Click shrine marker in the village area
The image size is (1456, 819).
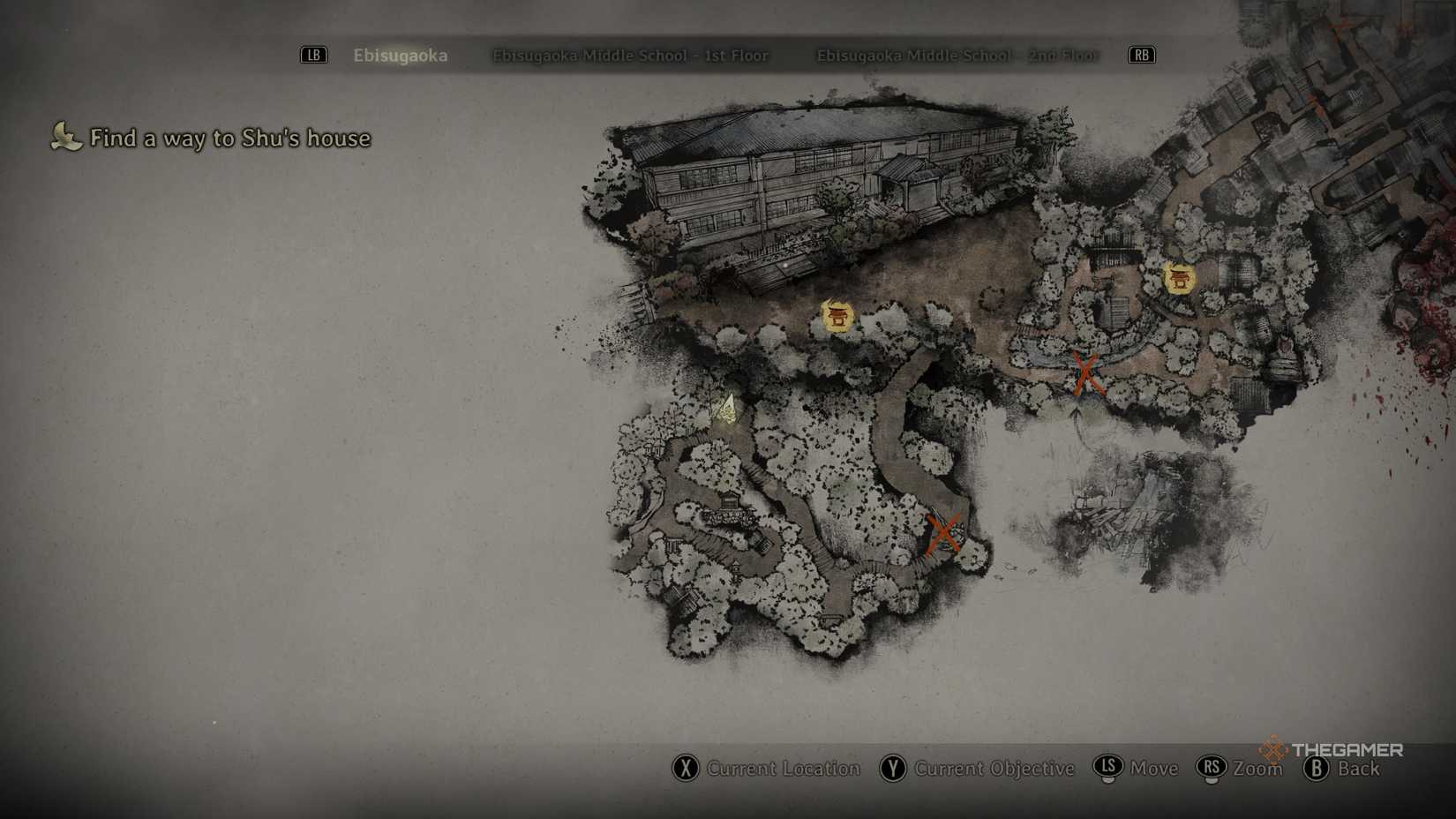click(x=1178, y=279)
